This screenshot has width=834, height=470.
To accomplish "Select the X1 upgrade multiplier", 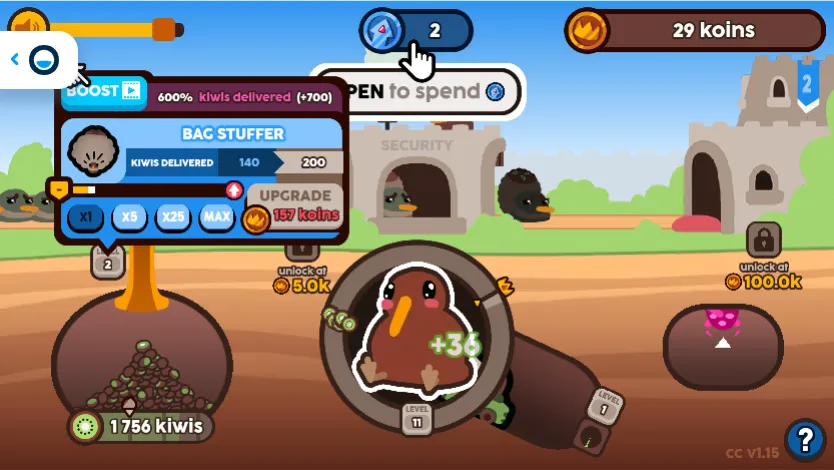I will coord(85,216).
